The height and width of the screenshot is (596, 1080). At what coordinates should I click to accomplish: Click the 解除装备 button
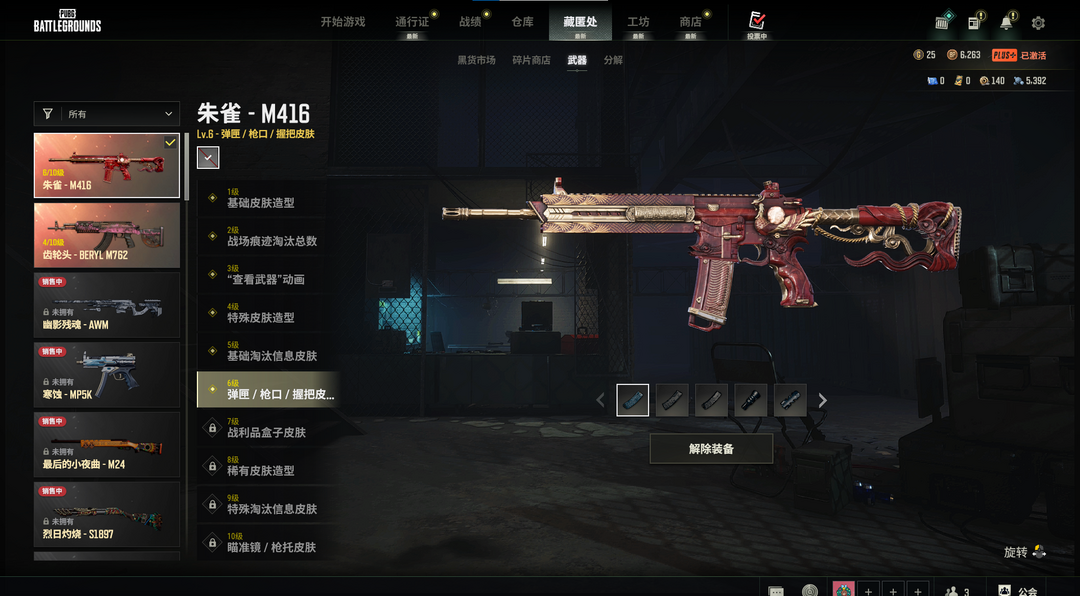click(x=711, y=449)
